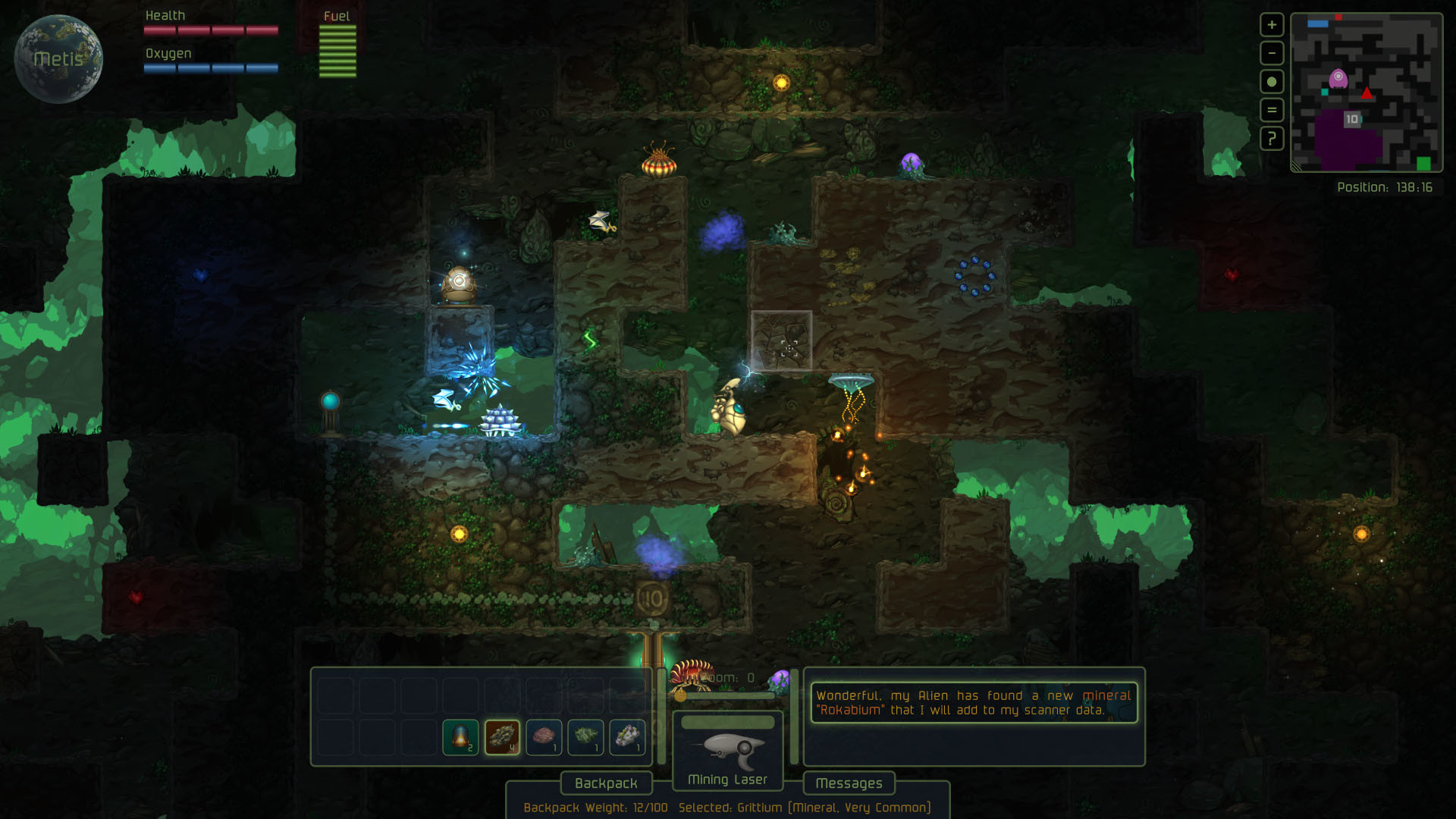Viewport: 1456px width, 819px height.
Task: Adjust the Zoom slider handle
Action: pyautogui.click(x=680, y=695)
